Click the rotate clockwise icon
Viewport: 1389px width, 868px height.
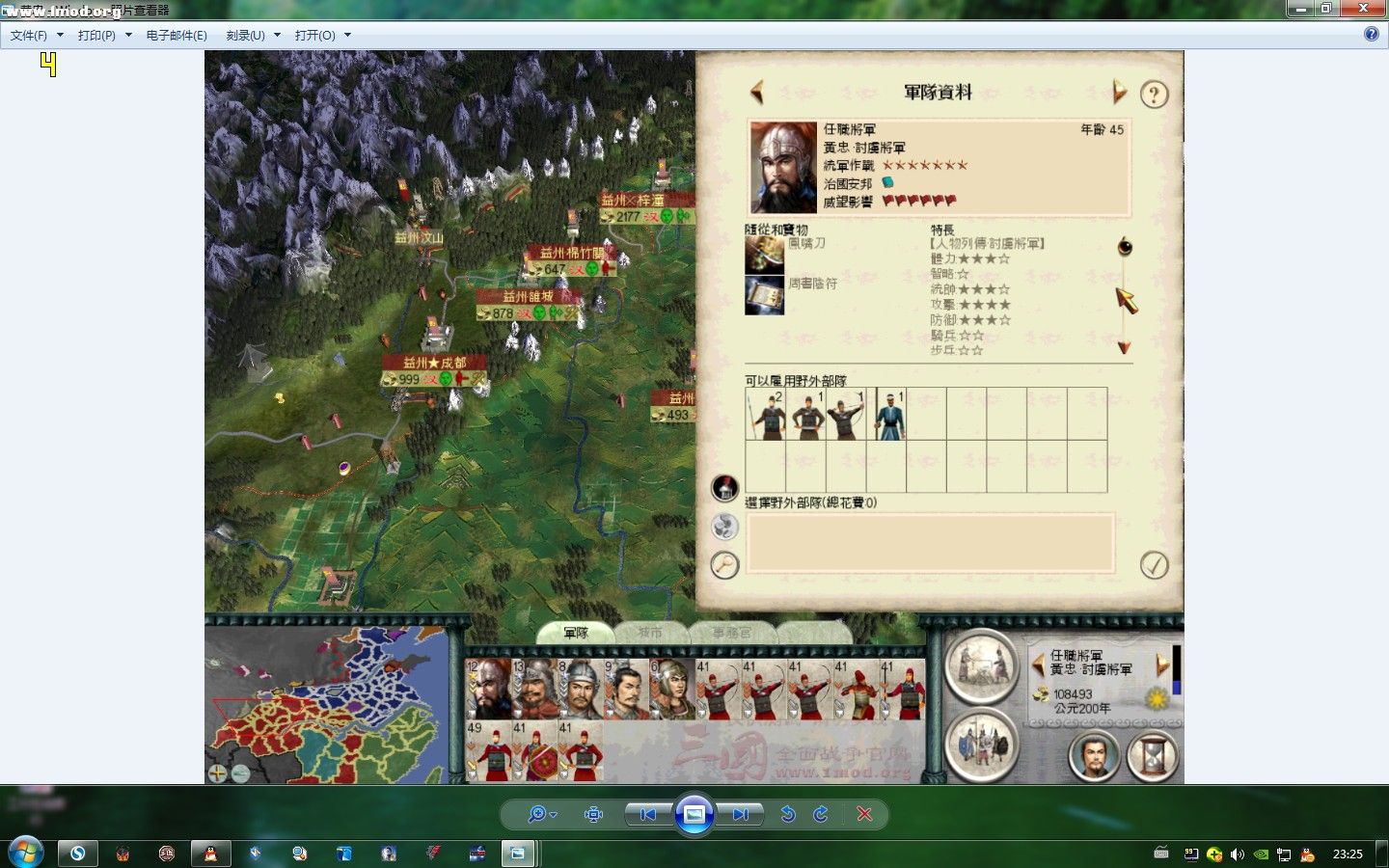tap(820, 814)
